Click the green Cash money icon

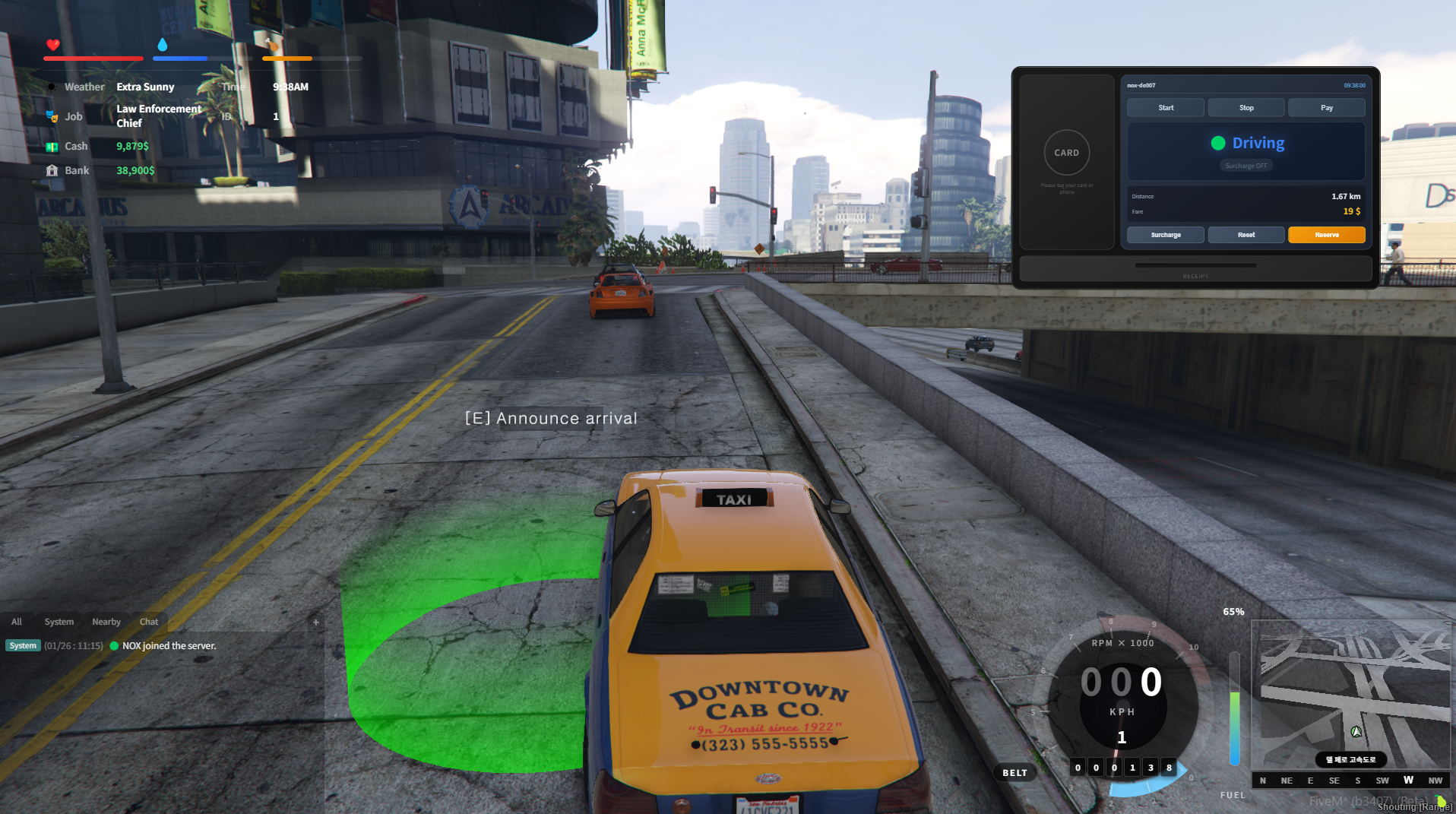[x=52, y=145]
